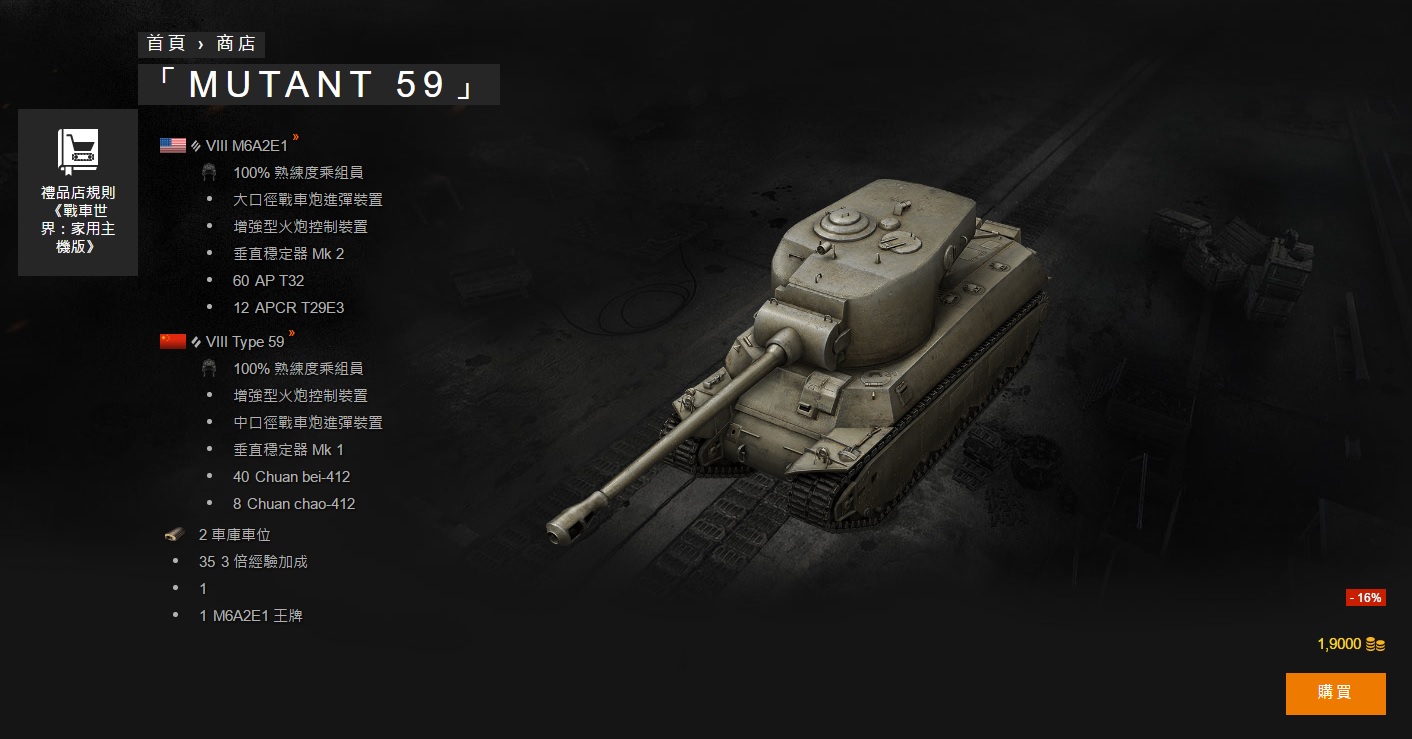Open the VIII Type 59 tank details link
The image size is (1412, 739).
point(244,342)
